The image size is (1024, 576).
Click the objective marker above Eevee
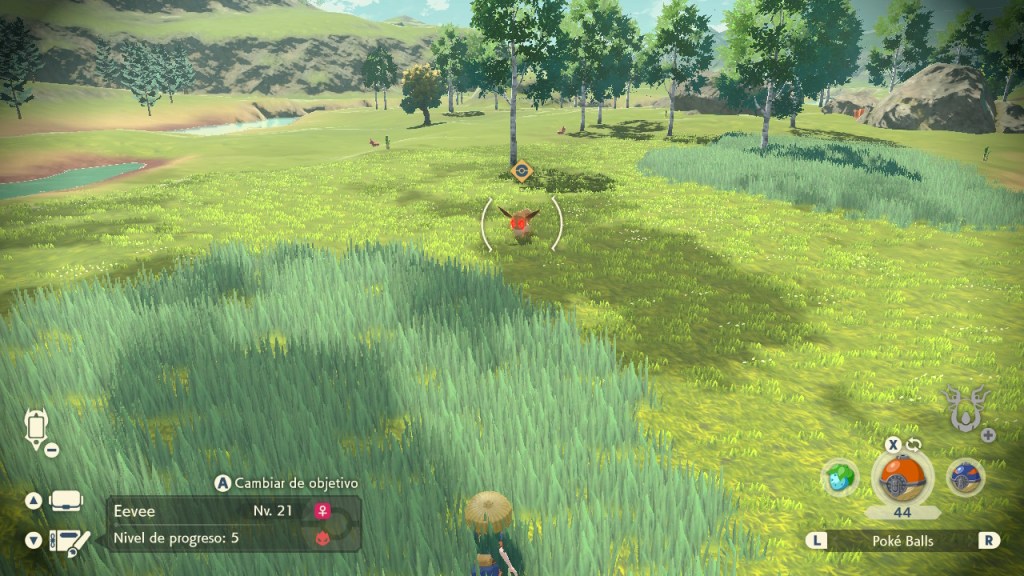(x=520, y=171)
